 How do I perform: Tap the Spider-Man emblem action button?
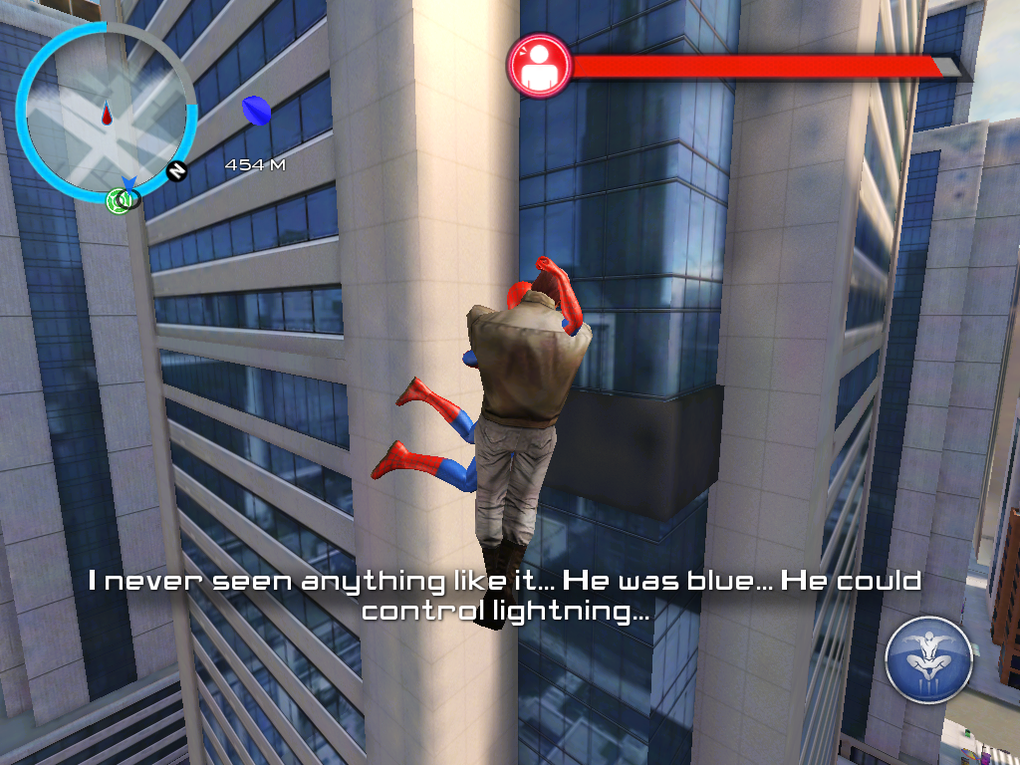[929, 659]
